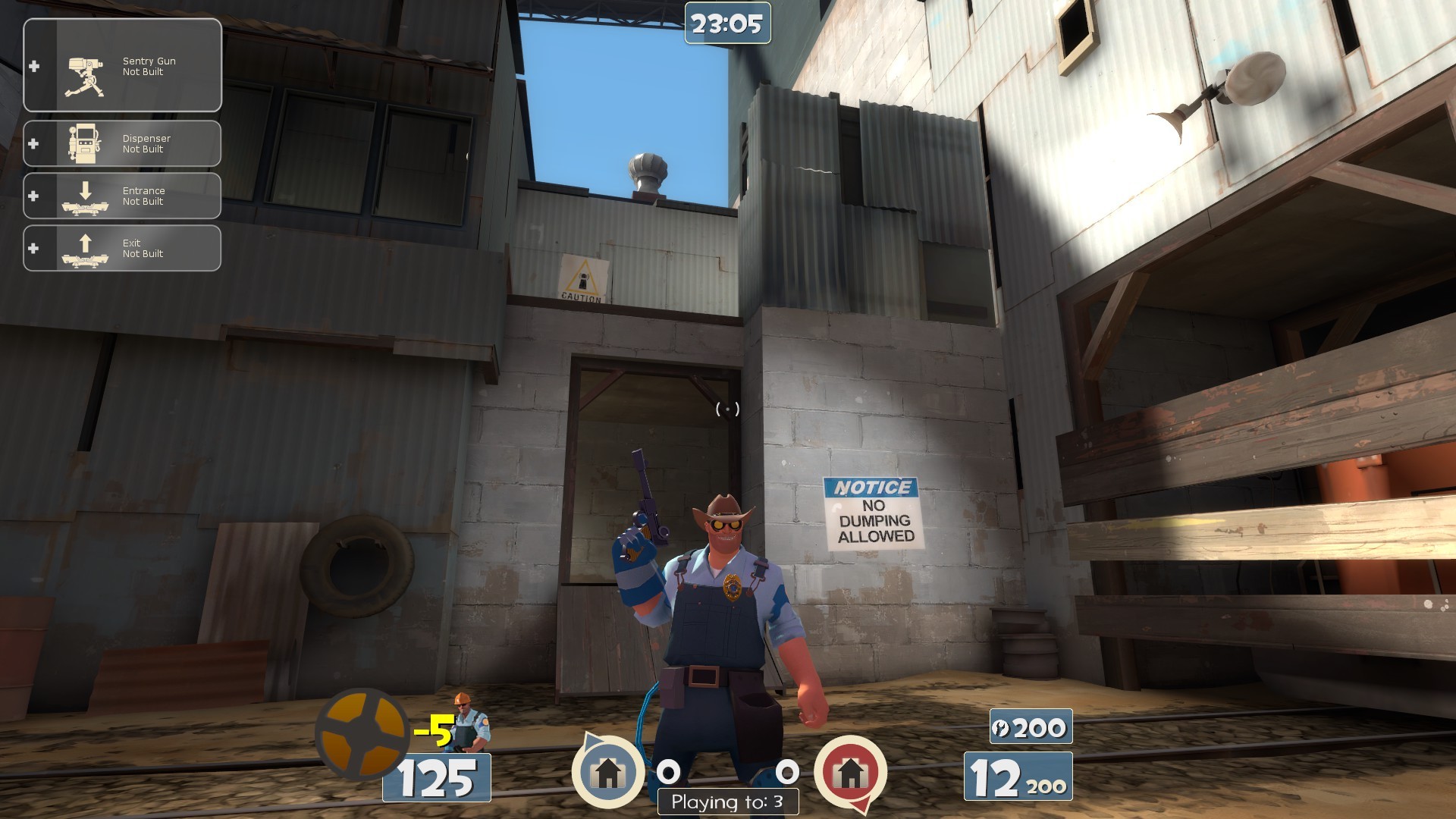Screen dimensions: 1456x819
Task: Expand the Entrance panel via its plus symbol
Action: (33, 196)
